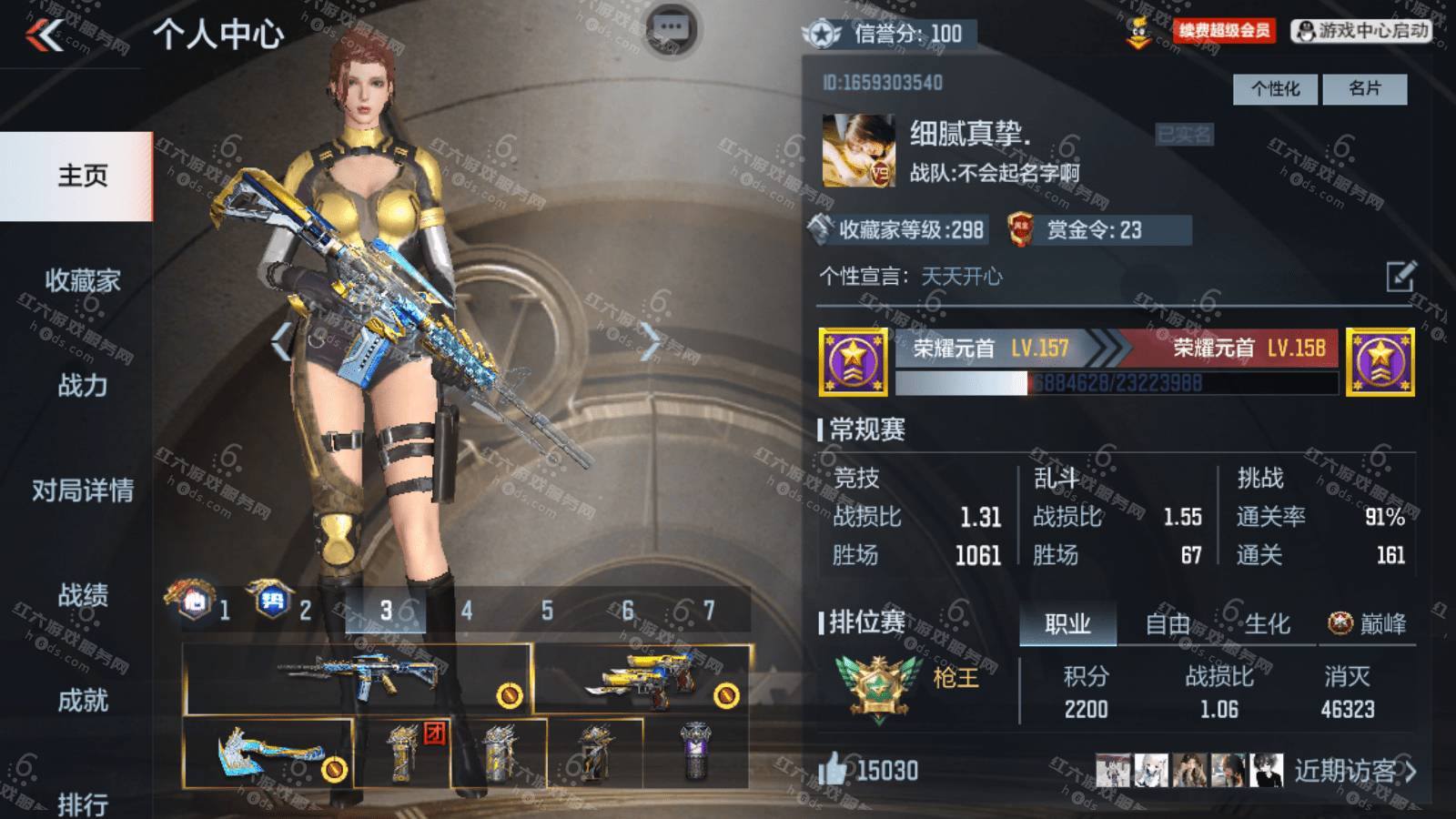
Task: Select the golden pistol weapon slot
Action: 642,679
